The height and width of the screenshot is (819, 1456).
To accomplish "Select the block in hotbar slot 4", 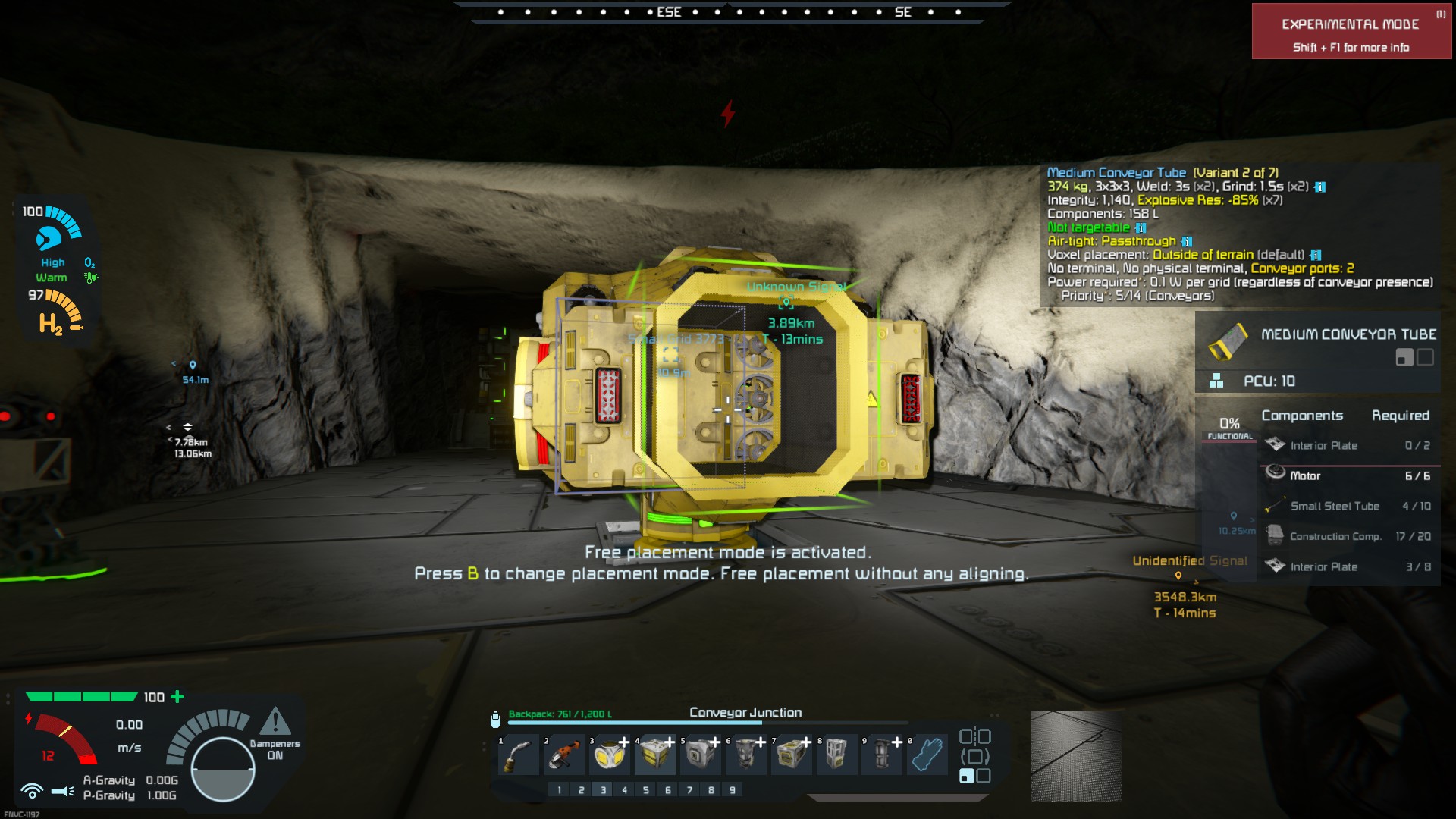I will point(655,755).
